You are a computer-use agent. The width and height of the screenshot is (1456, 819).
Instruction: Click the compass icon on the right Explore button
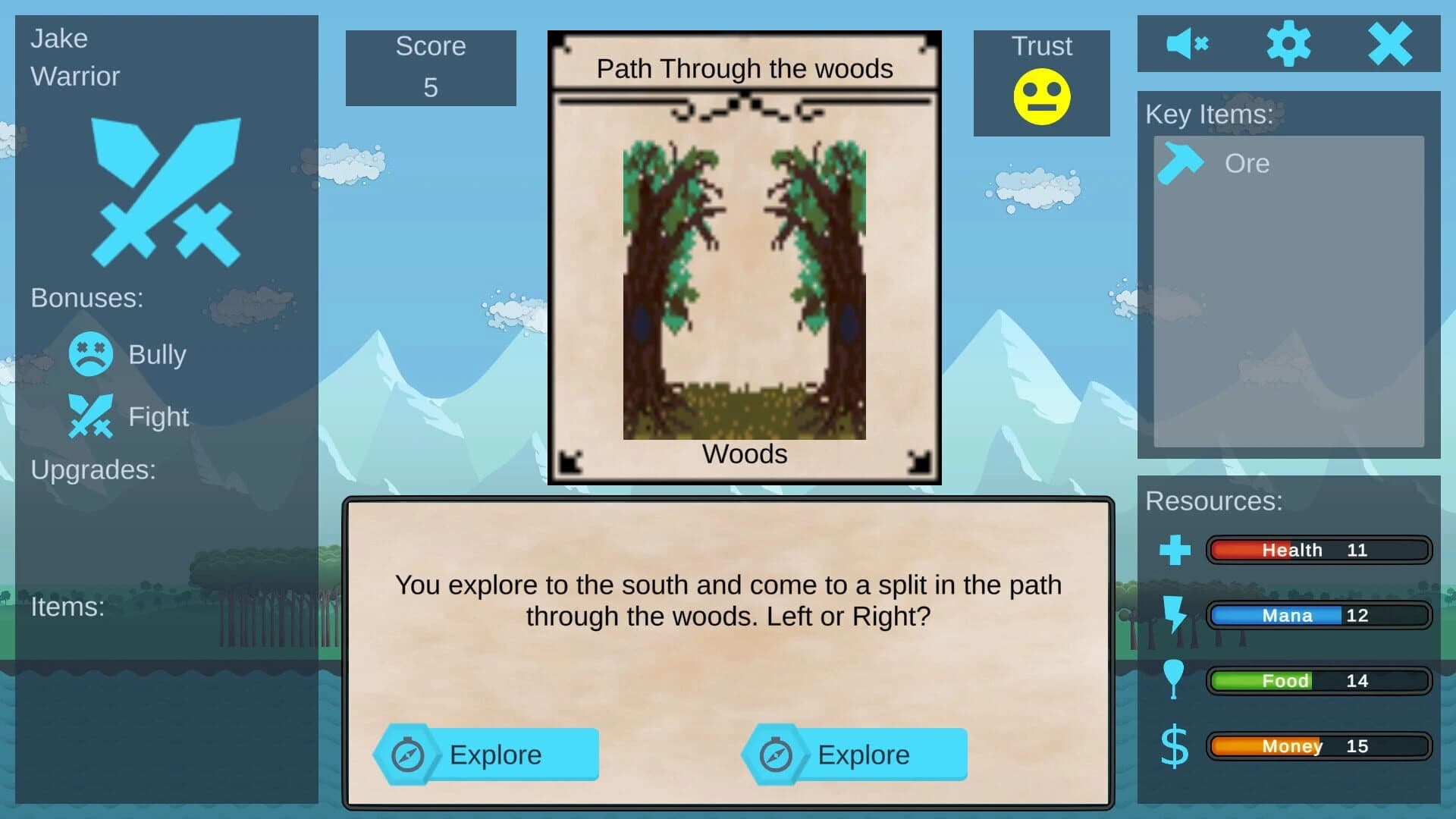[777, 755]
